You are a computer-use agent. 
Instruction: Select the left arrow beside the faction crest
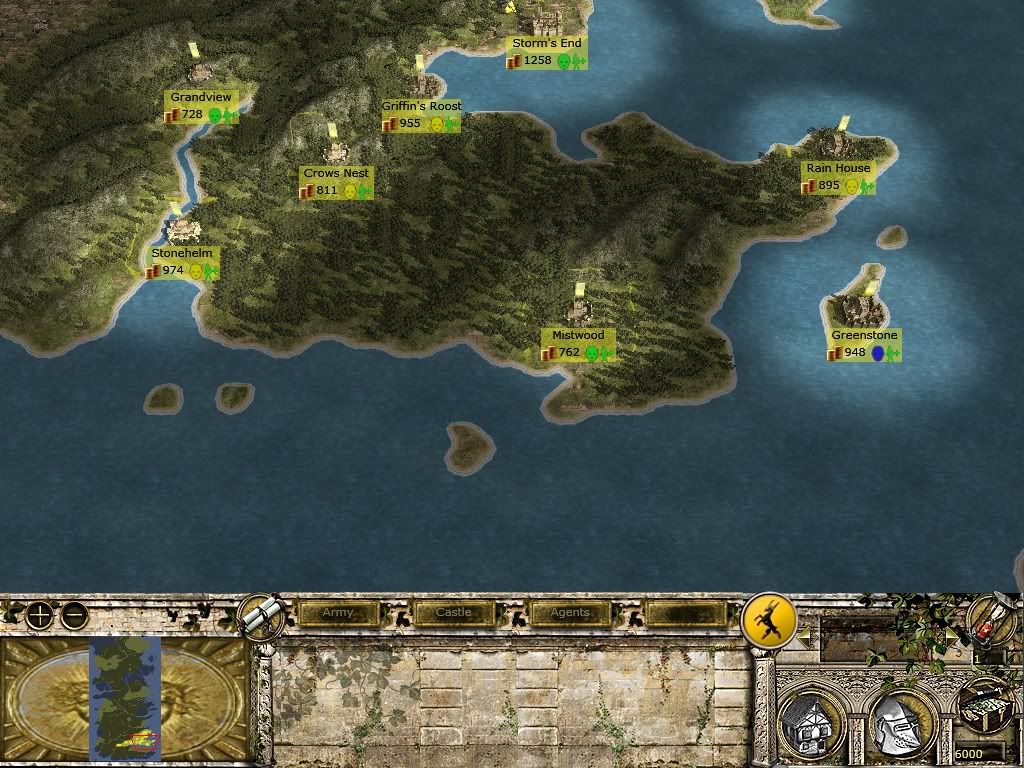803,635
